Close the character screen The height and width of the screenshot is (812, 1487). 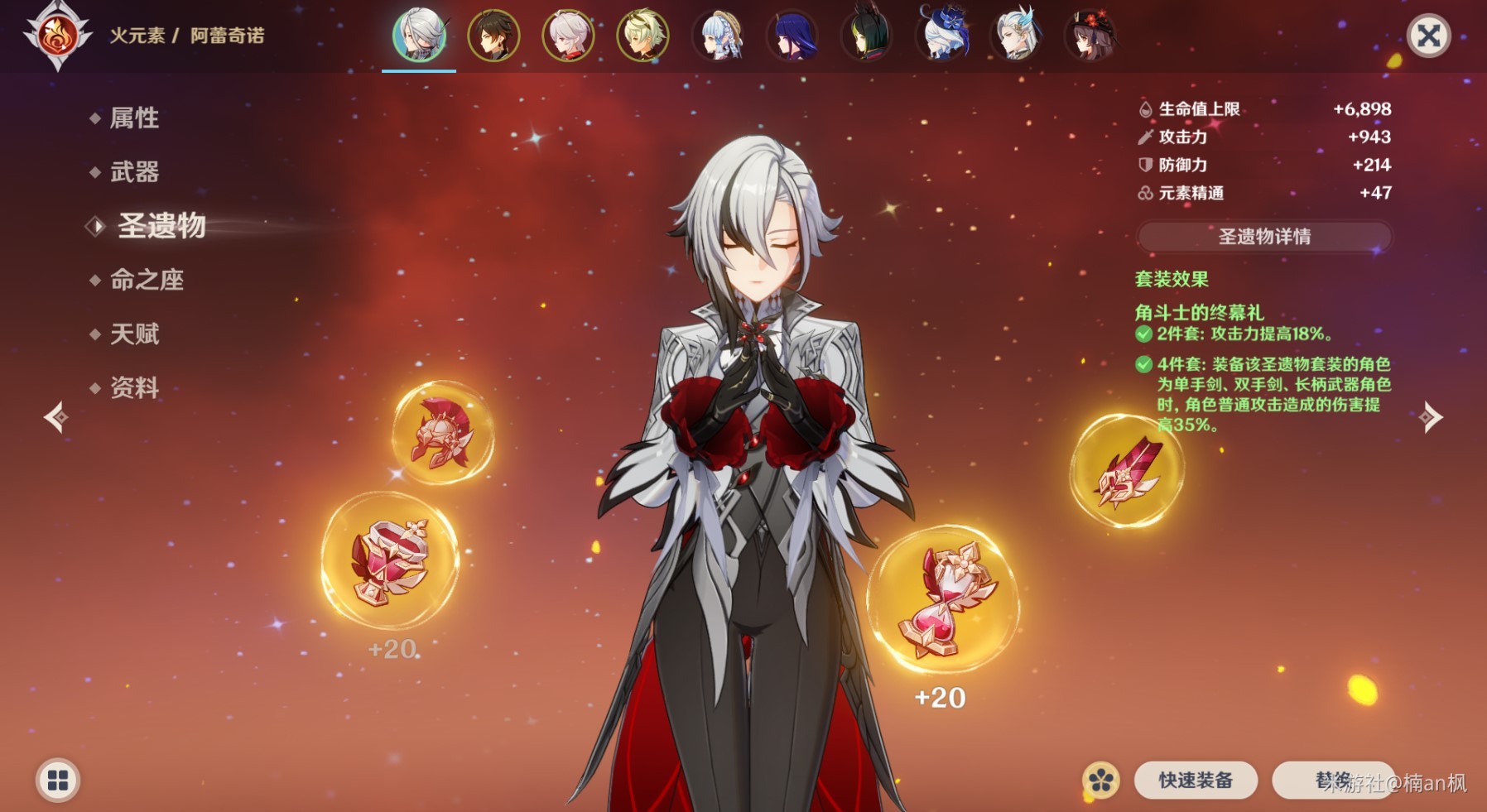coord(1428,36)
